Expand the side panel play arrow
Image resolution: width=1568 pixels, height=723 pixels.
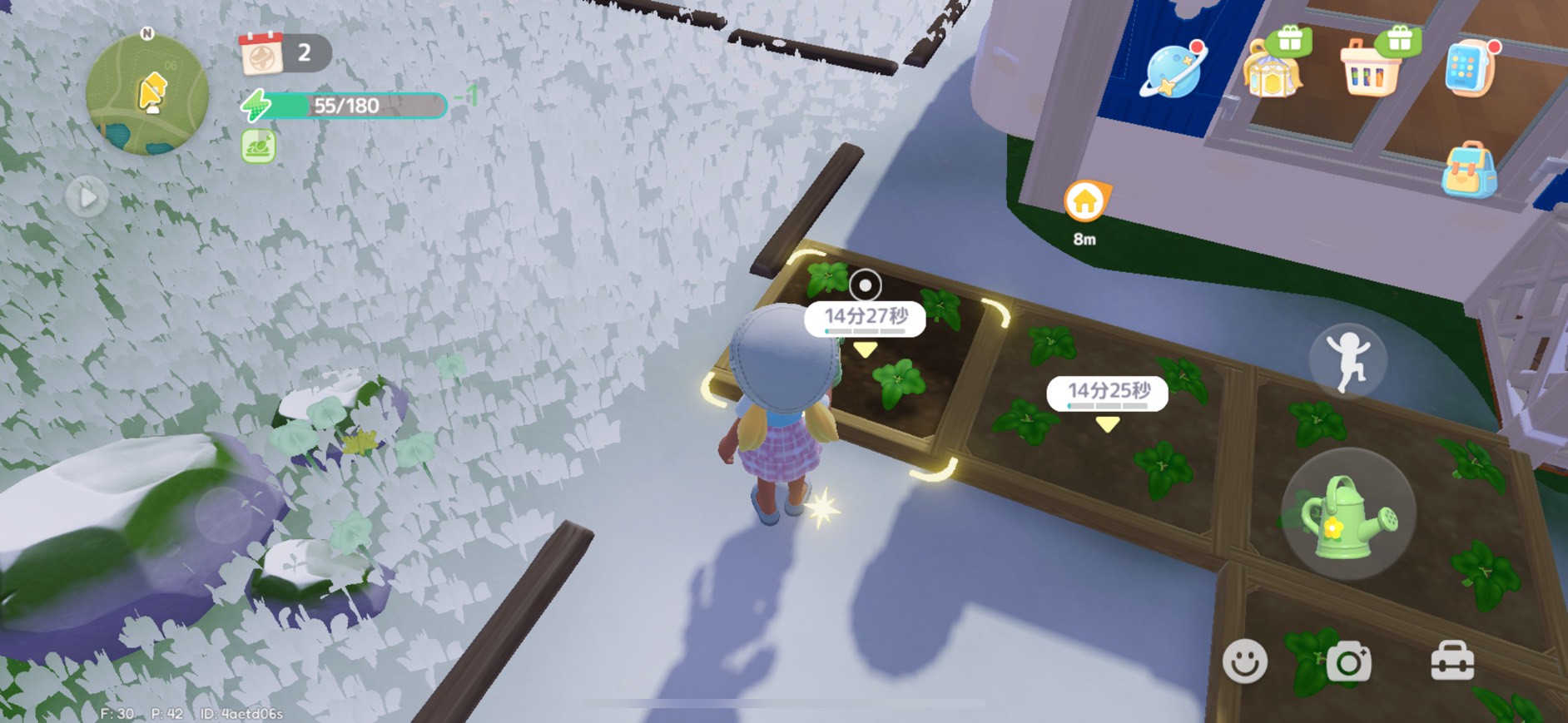click(87, 197)
